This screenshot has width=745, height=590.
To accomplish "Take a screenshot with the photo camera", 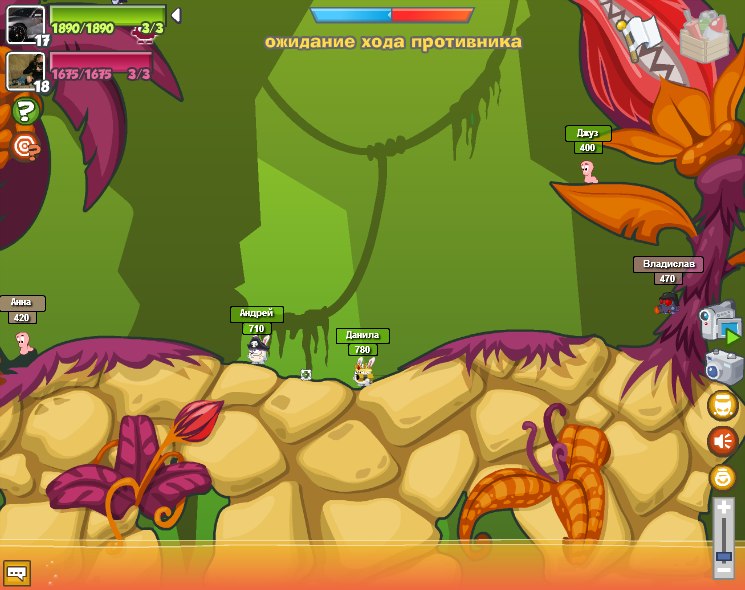I will coord(723,366).
